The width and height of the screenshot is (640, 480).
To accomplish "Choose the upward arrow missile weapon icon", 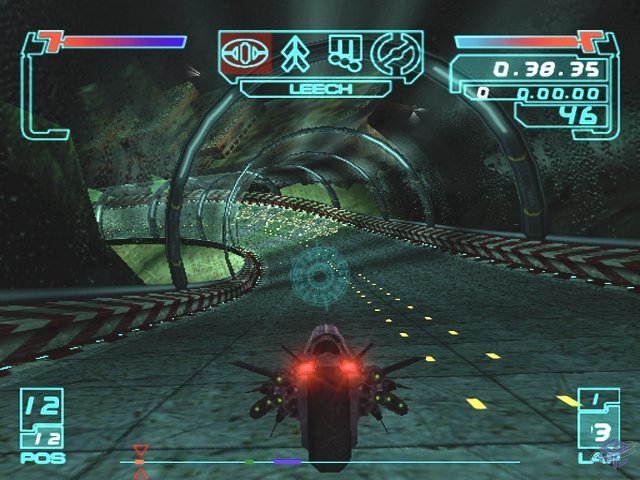I will [x=296, y=54].
